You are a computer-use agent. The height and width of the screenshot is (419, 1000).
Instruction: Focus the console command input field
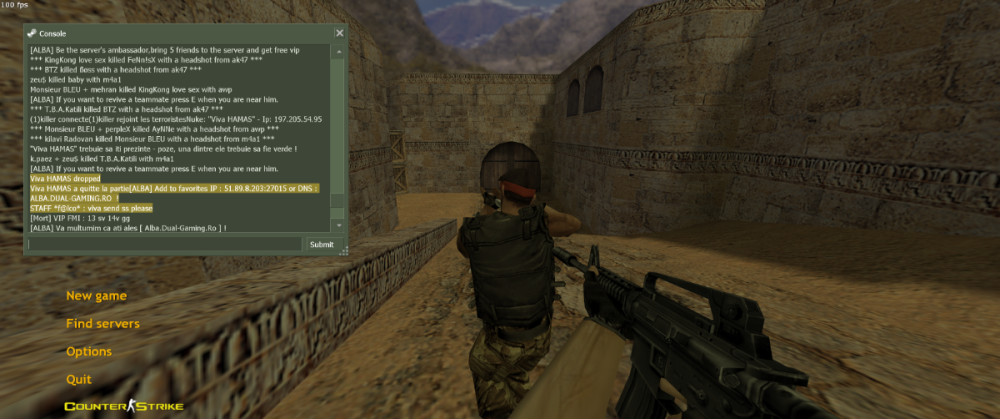(165, 244)
